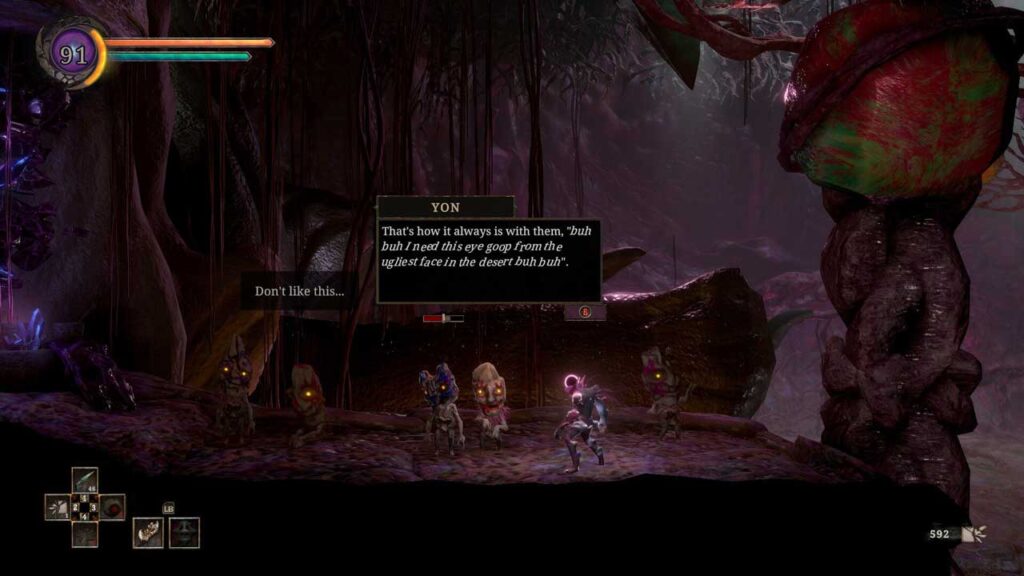Image resolution: width=1024 pixels, height=576 pixels.
Task: Select the bone claw weapon slot
Action: click(148, 532)
